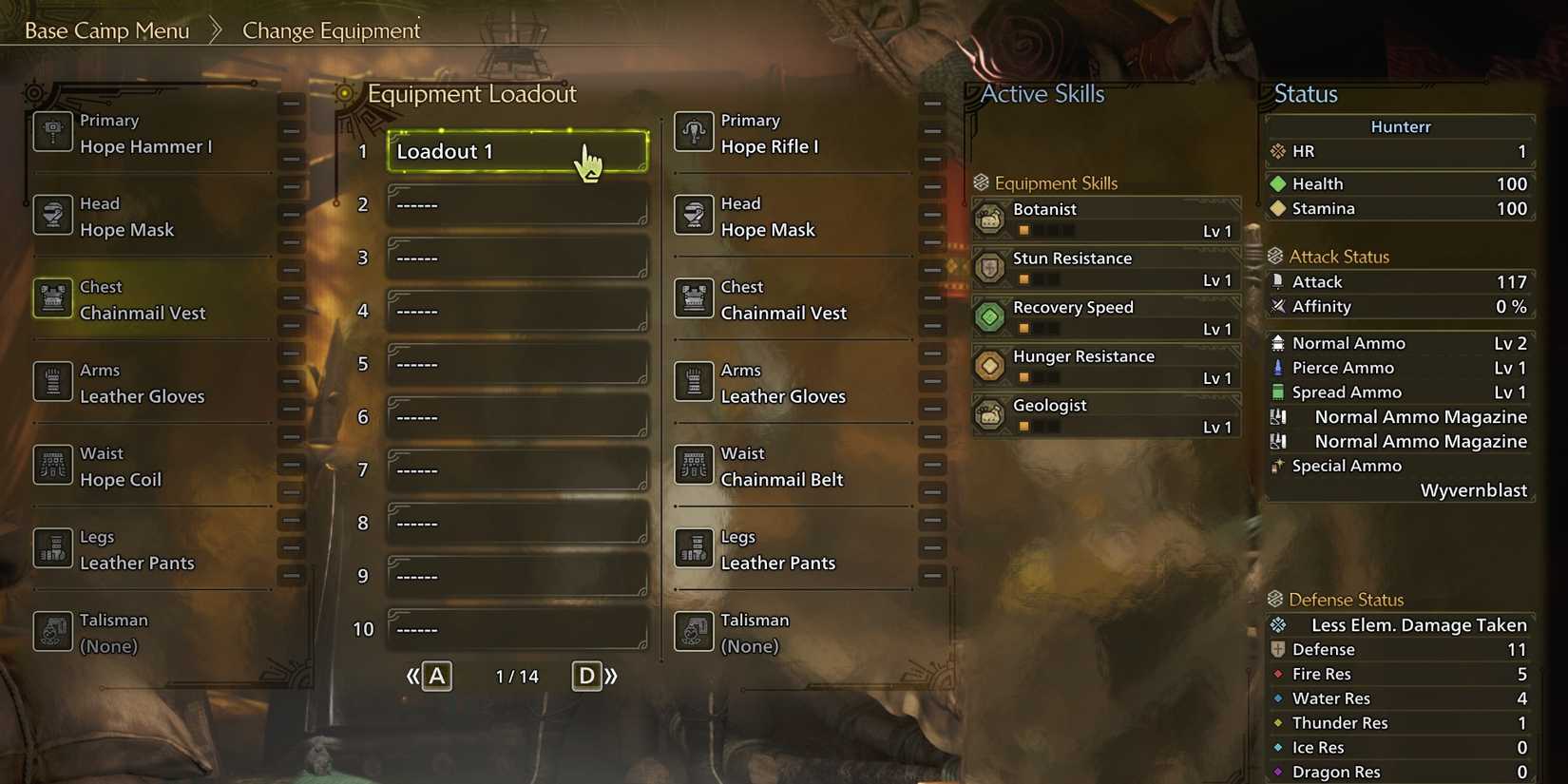Screen dimensions: 1568x784
Task: Select the Hope Mask head armor icon
Action: (x=51, y=215)
